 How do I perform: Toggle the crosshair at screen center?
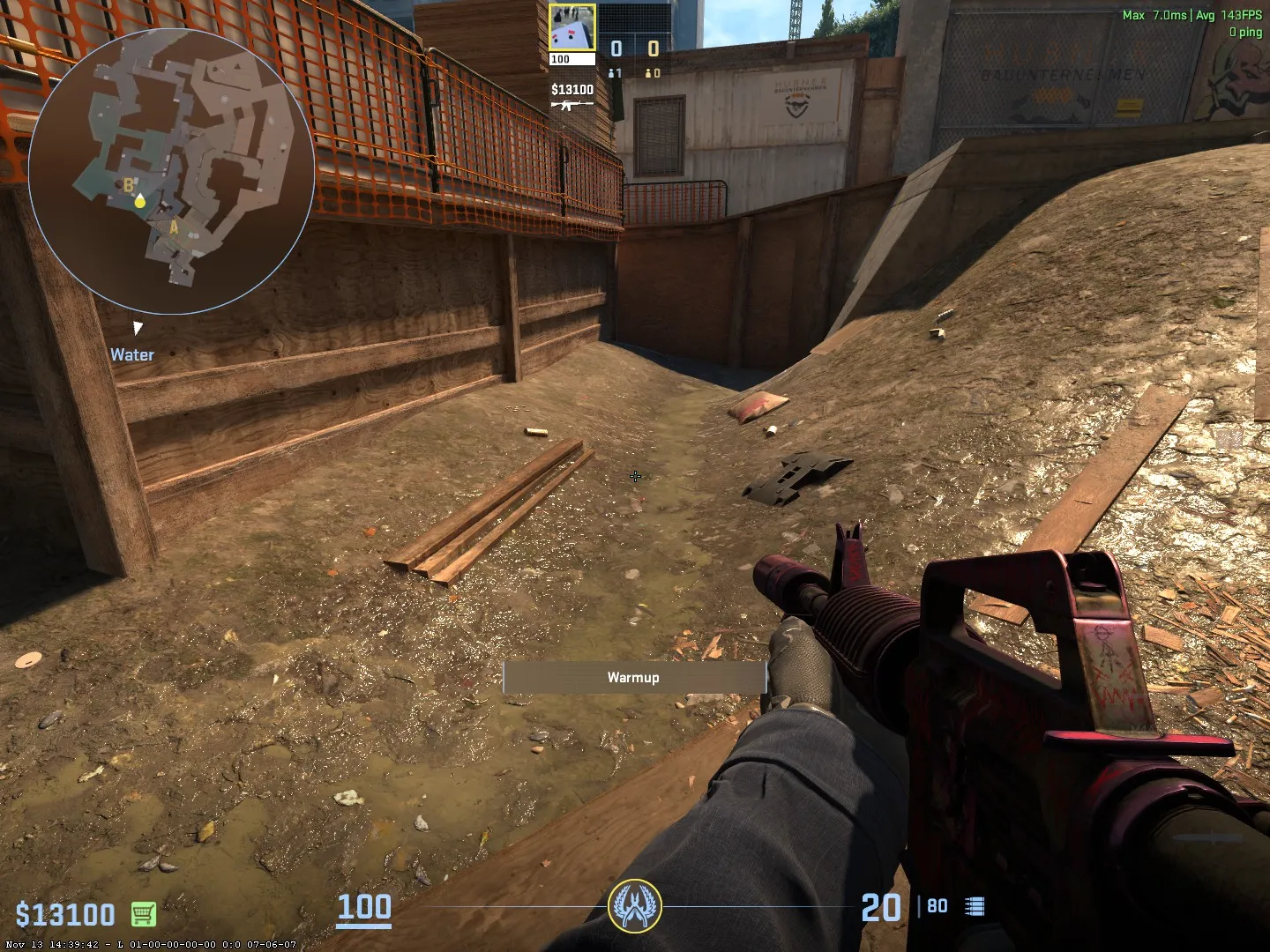tap(635, 477)
